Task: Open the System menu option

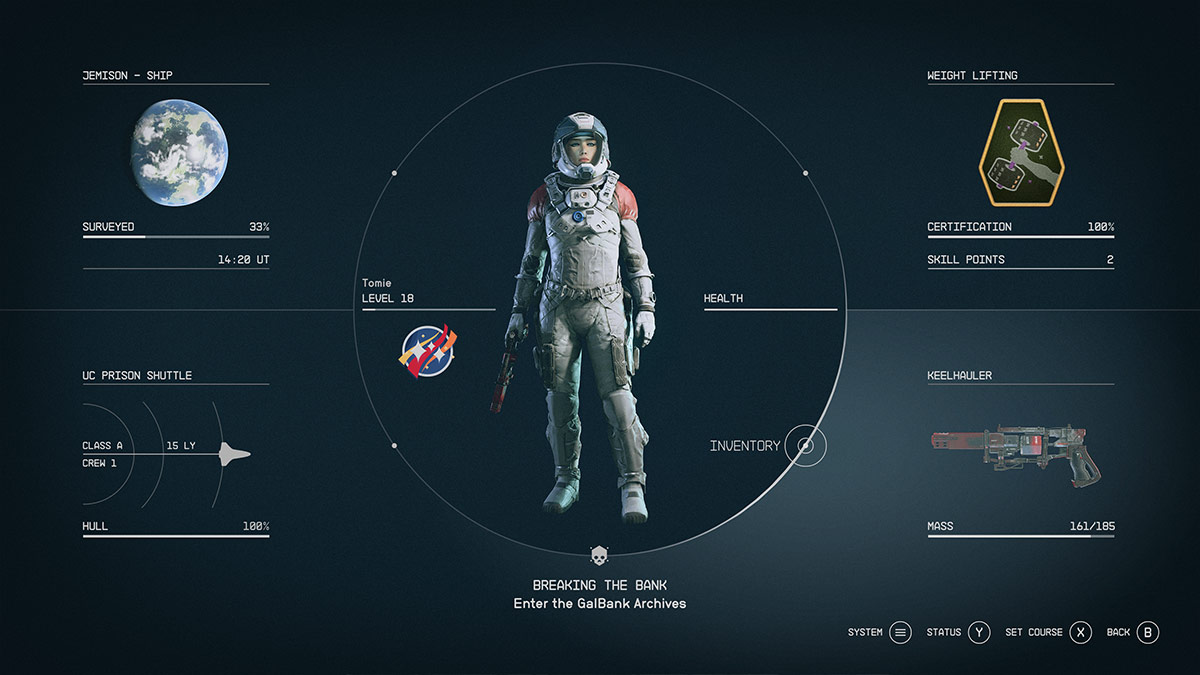Action: tap(900, 632)
